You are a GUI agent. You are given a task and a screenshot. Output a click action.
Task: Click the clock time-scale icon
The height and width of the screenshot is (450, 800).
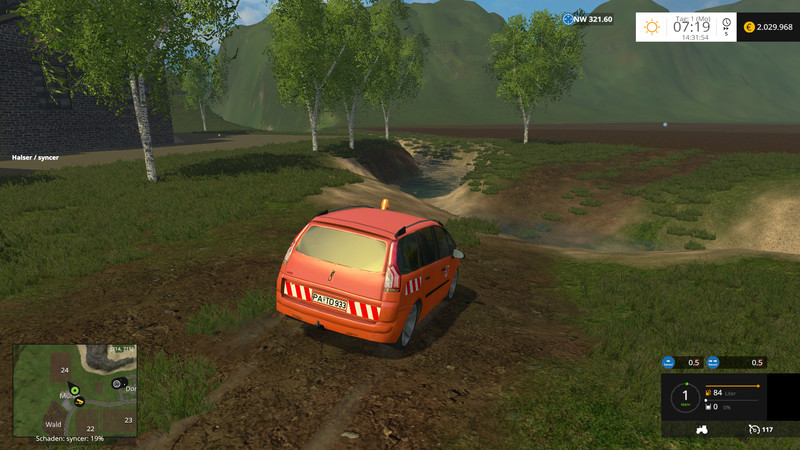(725, 25)
